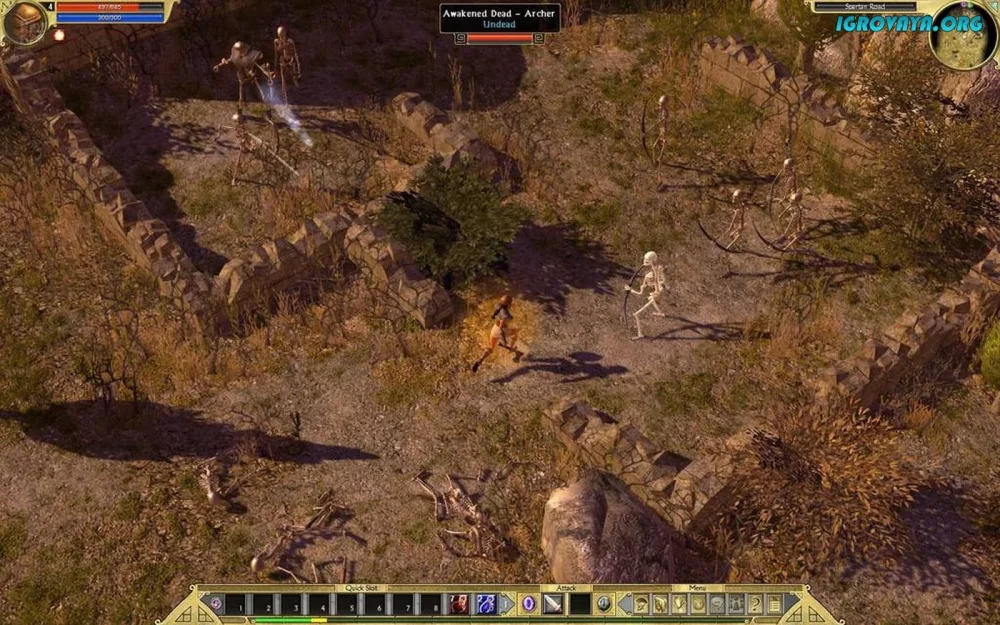Viewport: 1000px width, 625px height.
Task: Open the character helmet menu button
Action: 641,604
